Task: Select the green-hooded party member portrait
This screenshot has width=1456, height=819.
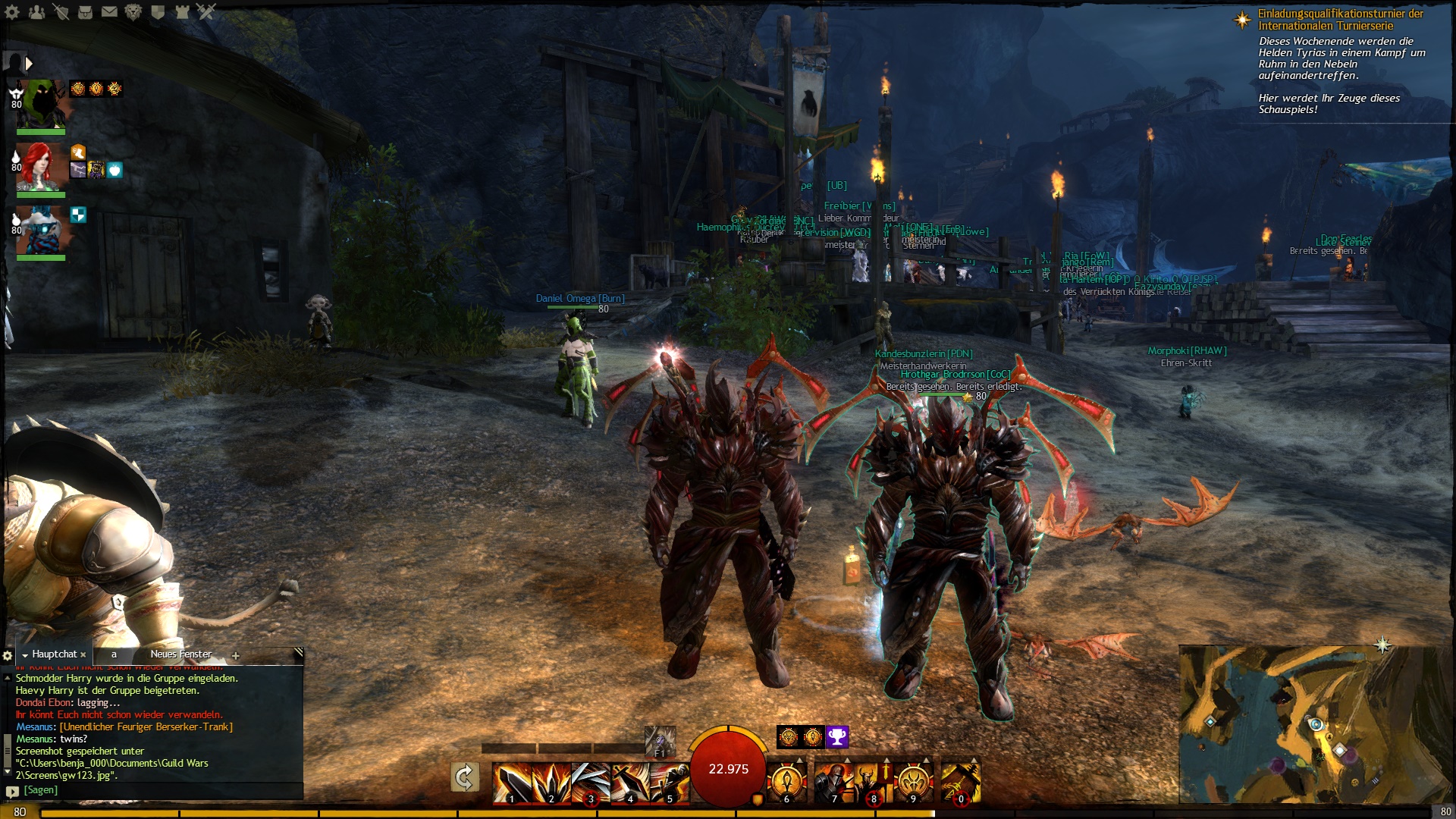Action: pos(42,104)
